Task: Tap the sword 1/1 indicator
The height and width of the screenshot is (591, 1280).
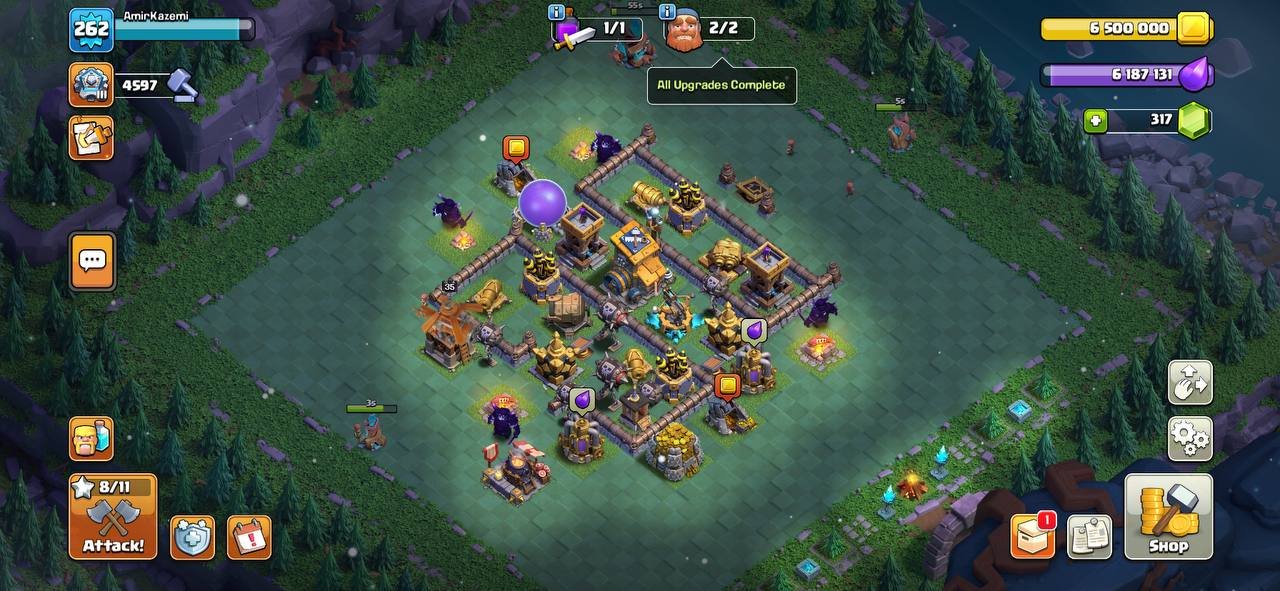Action: [x=597, y=29]
